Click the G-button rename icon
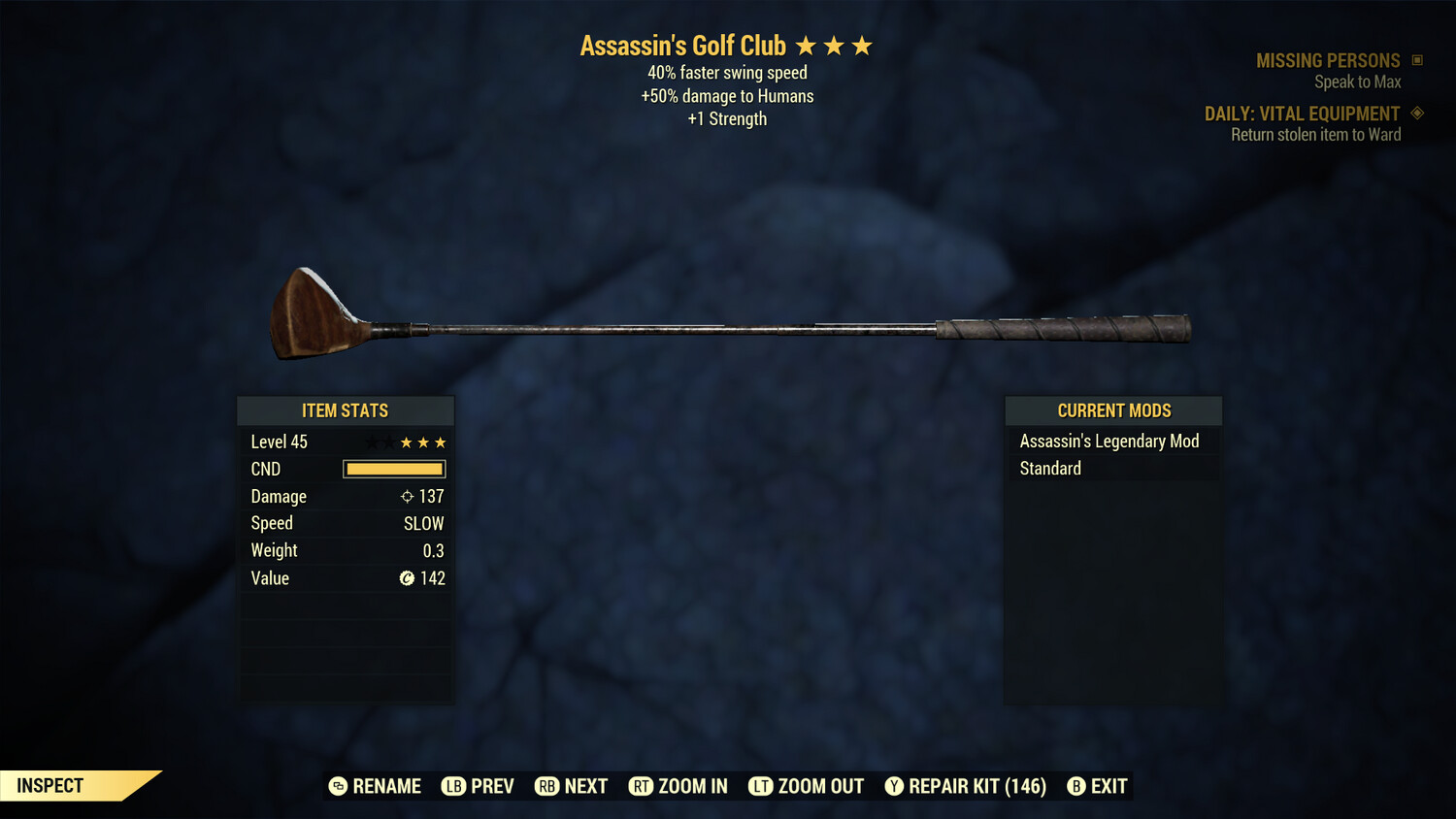This screenshot has height=819, width=1456. 337,786
